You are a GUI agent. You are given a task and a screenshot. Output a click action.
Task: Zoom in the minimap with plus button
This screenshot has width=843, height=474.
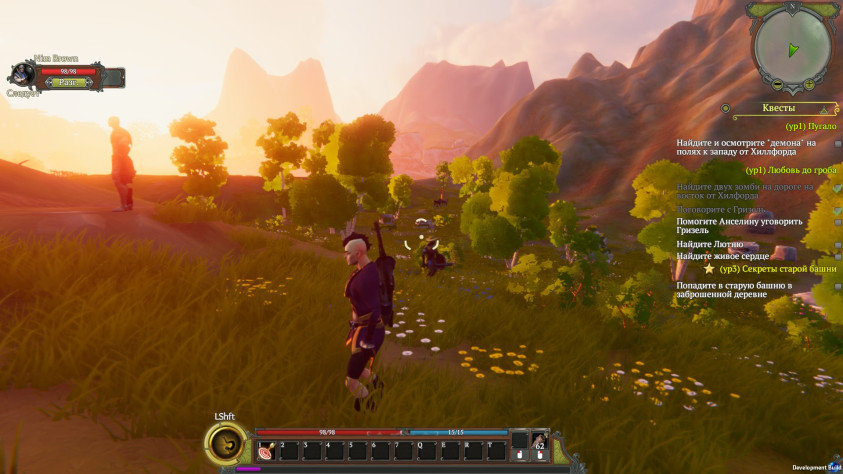click(808, 84)
